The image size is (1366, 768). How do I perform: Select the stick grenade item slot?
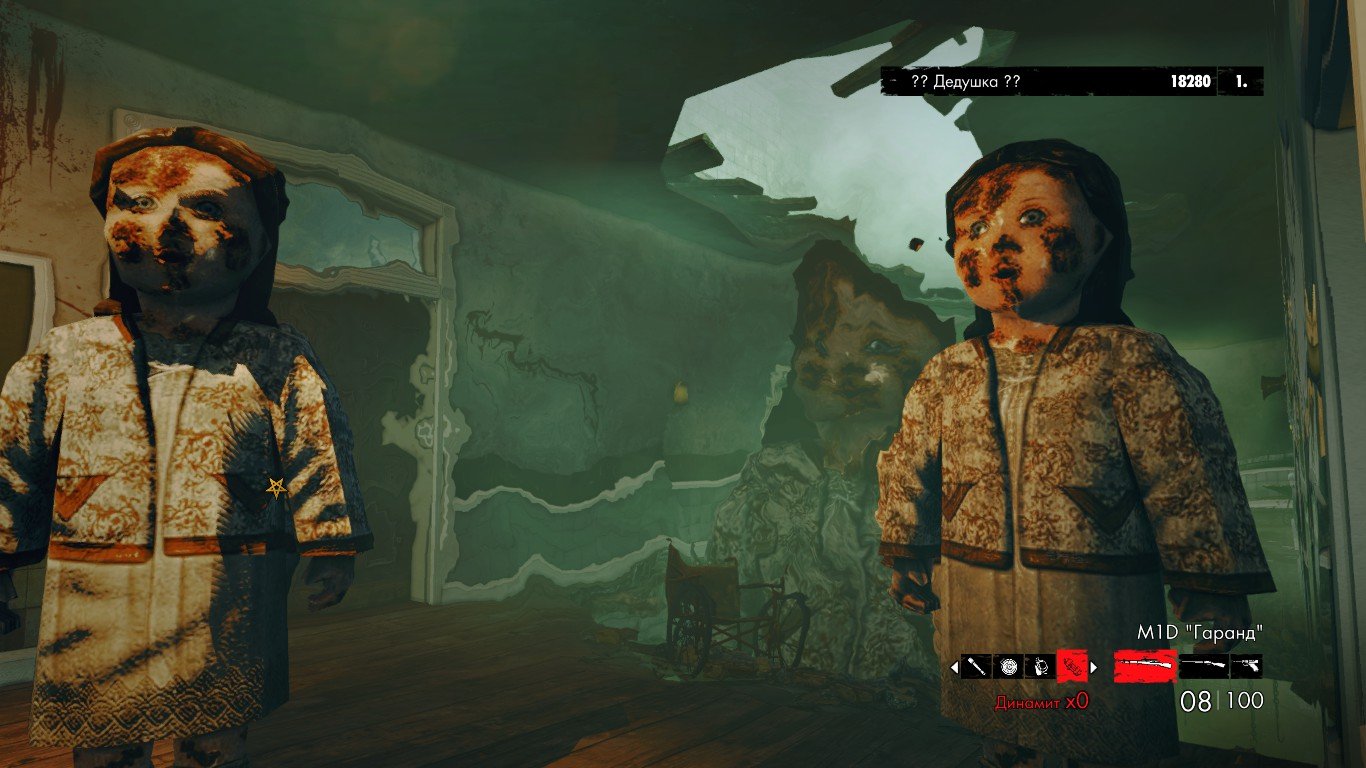[x=976, y=666]
